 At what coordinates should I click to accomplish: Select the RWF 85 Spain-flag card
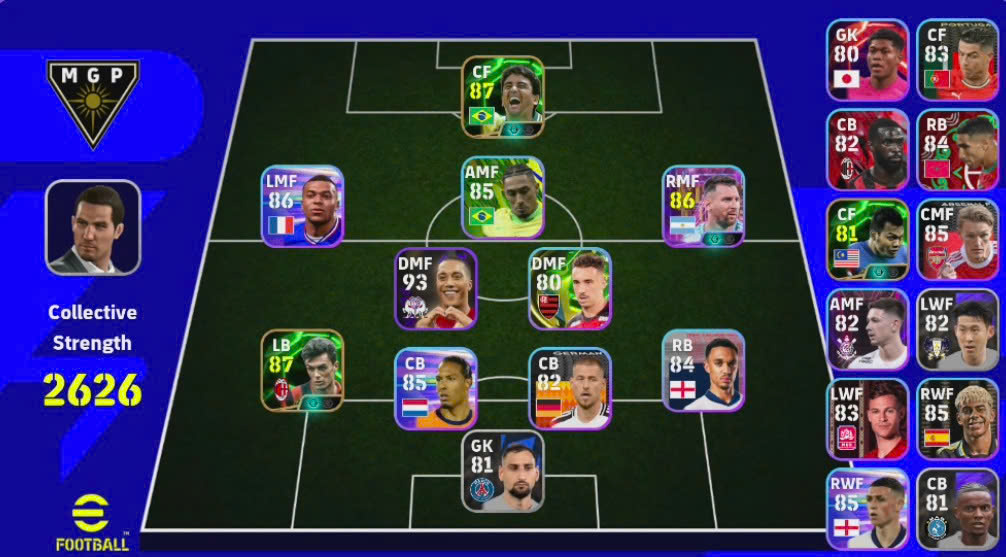957,419
